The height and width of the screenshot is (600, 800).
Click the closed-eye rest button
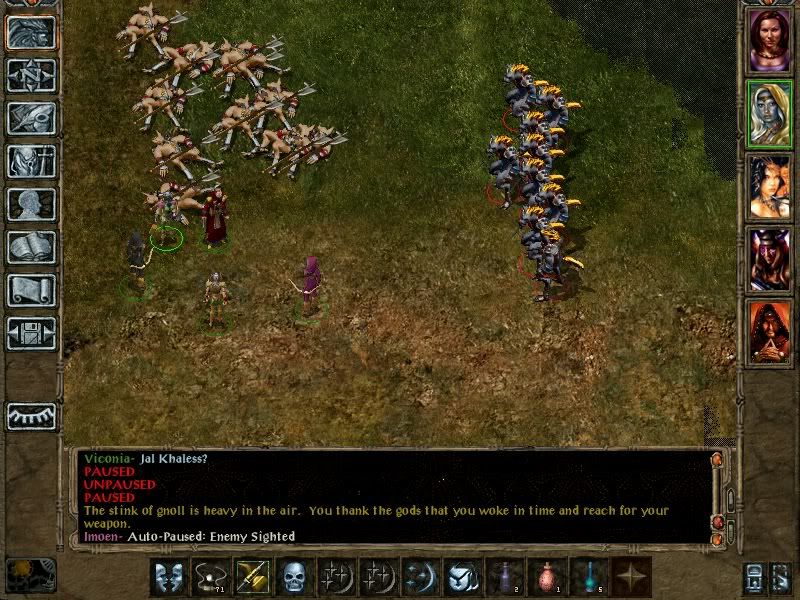31,416
